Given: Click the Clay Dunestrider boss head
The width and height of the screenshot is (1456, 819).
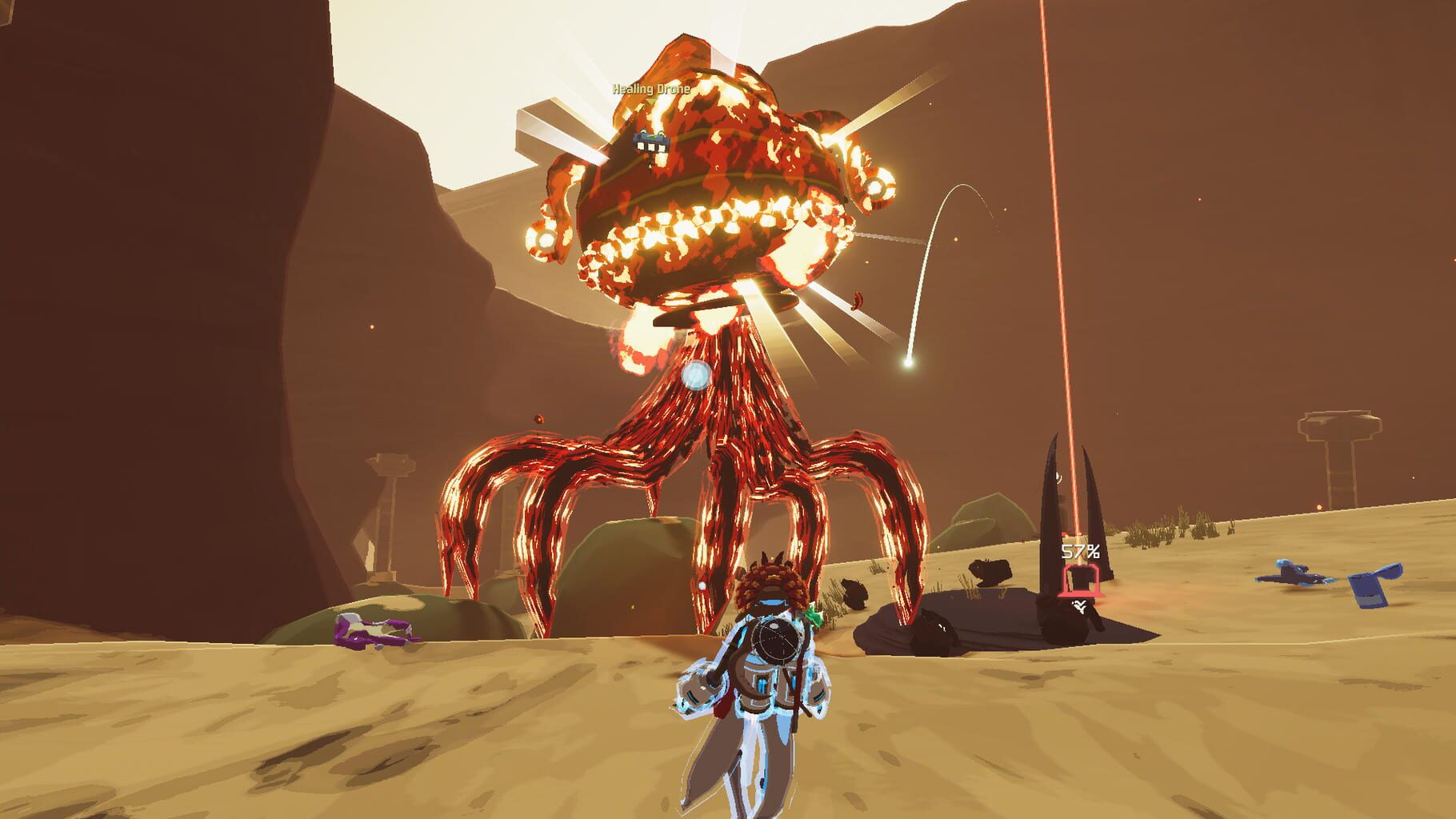Looking at the screenshot, I should 704,184.
